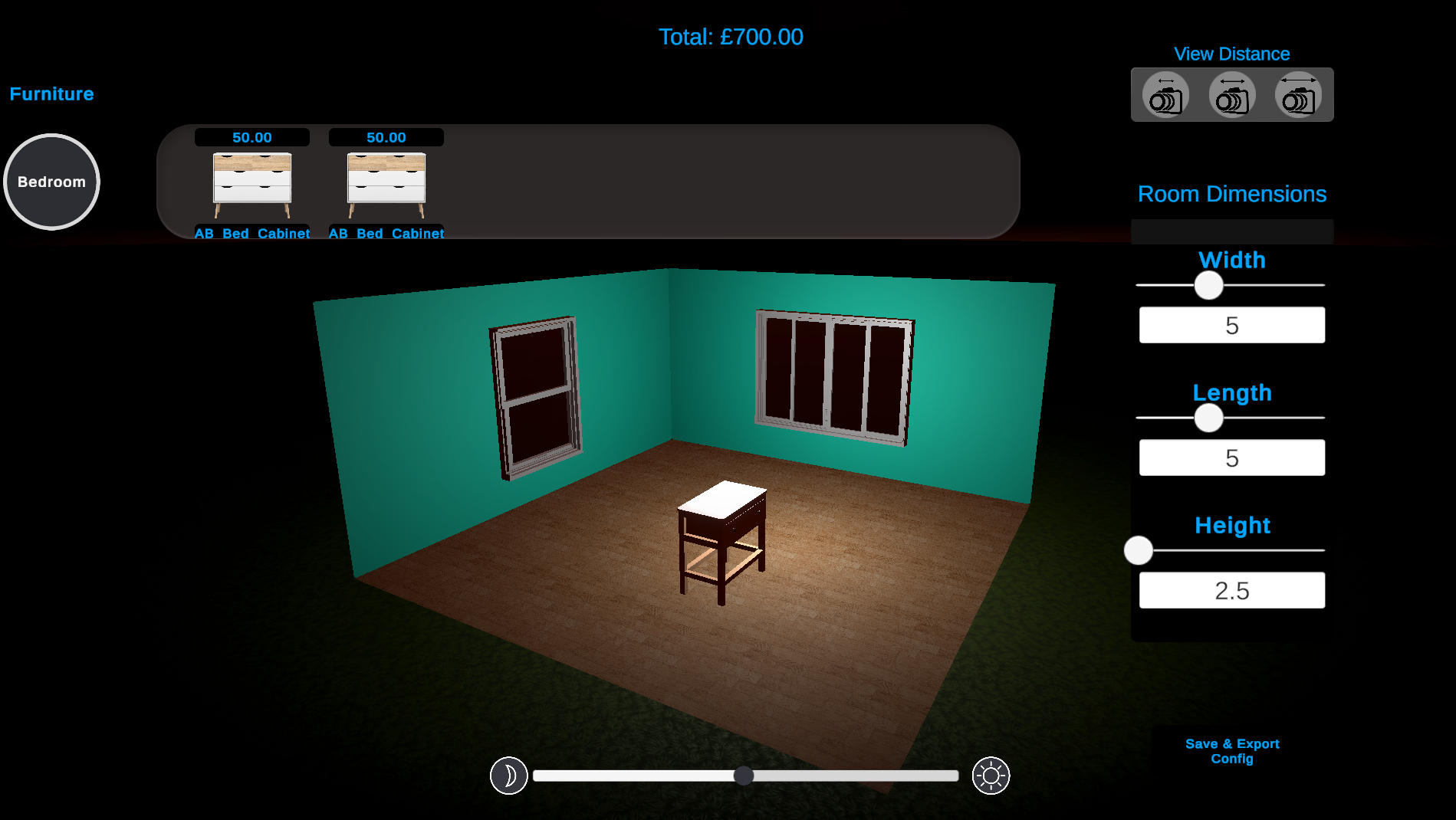Click the Total £700.00 display
Screen dimensions: 1456x820
point(731,36)
